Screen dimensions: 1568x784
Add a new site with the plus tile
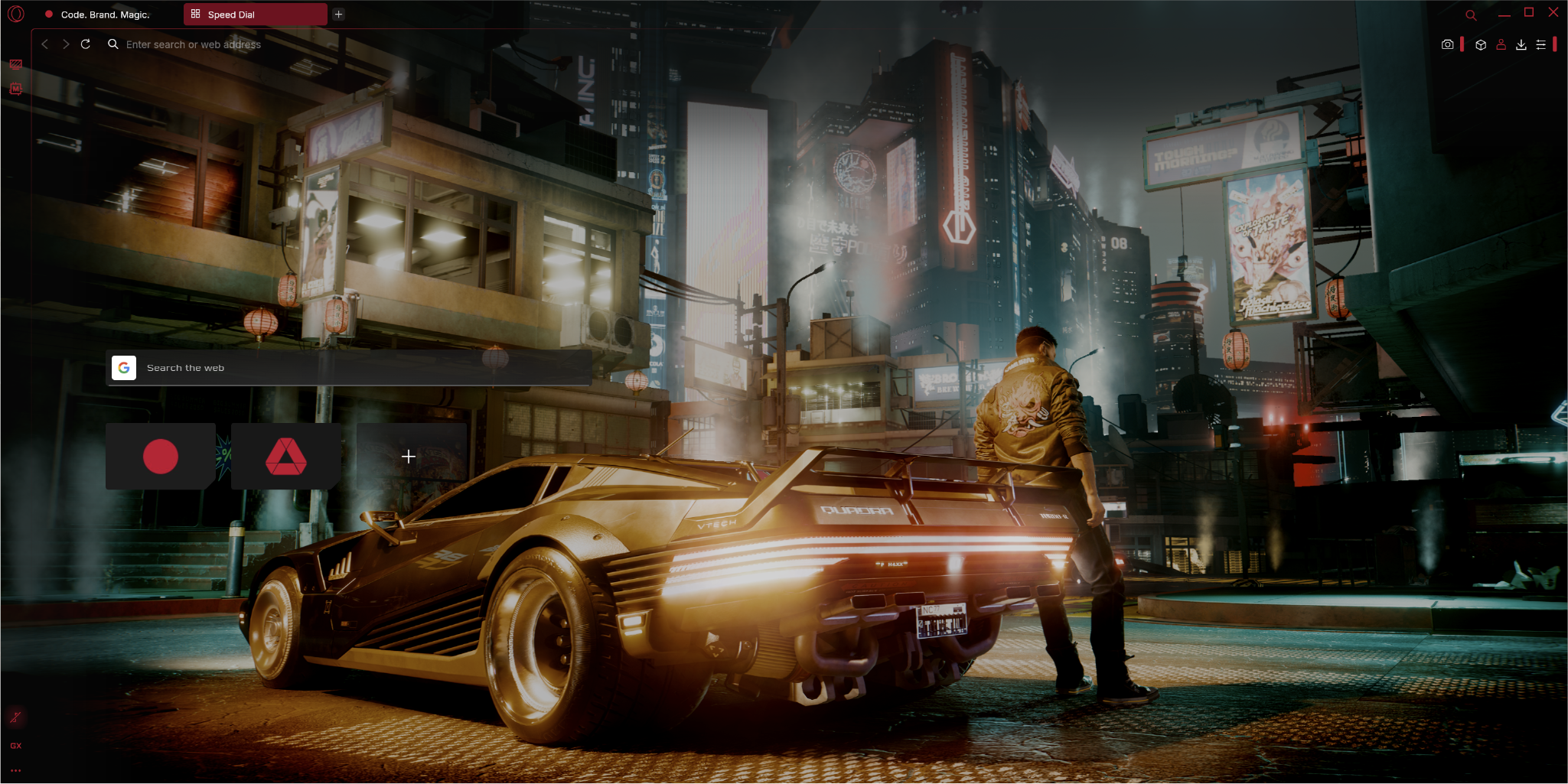click(409, 457)
